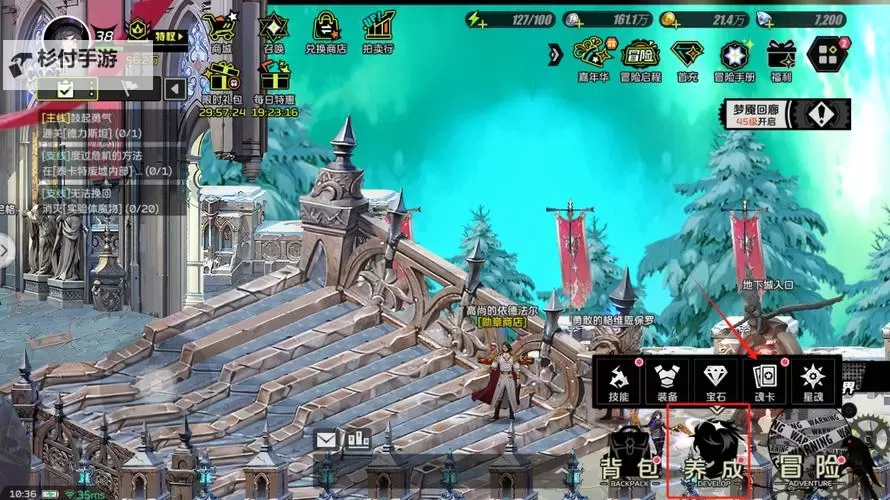Select the 装备 equipment option
The height and width of the screenshot is (500, 890).
(x=666, y=380)
